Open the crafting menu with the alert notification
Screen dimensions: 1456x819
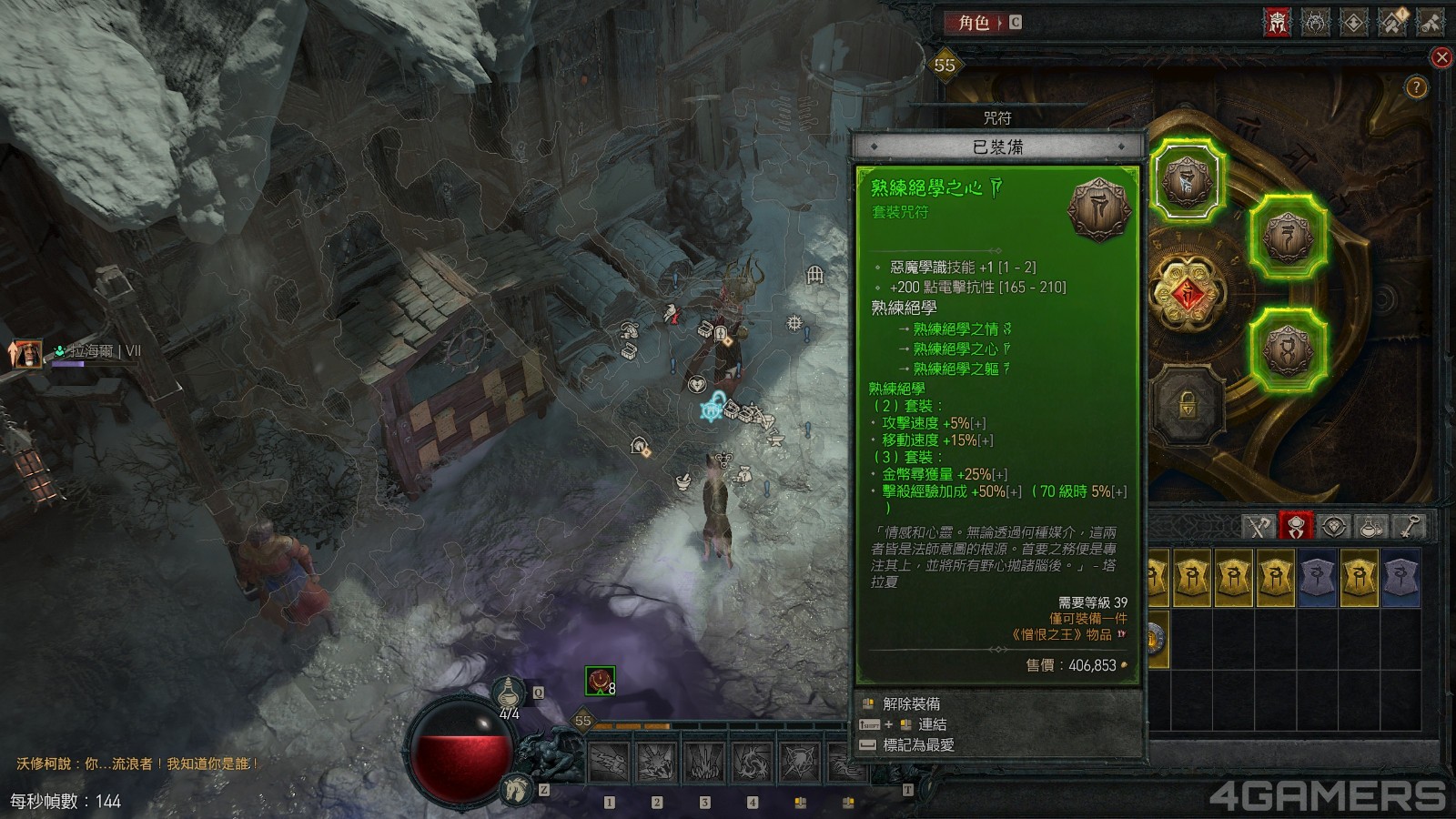[x=1393, y=22]
